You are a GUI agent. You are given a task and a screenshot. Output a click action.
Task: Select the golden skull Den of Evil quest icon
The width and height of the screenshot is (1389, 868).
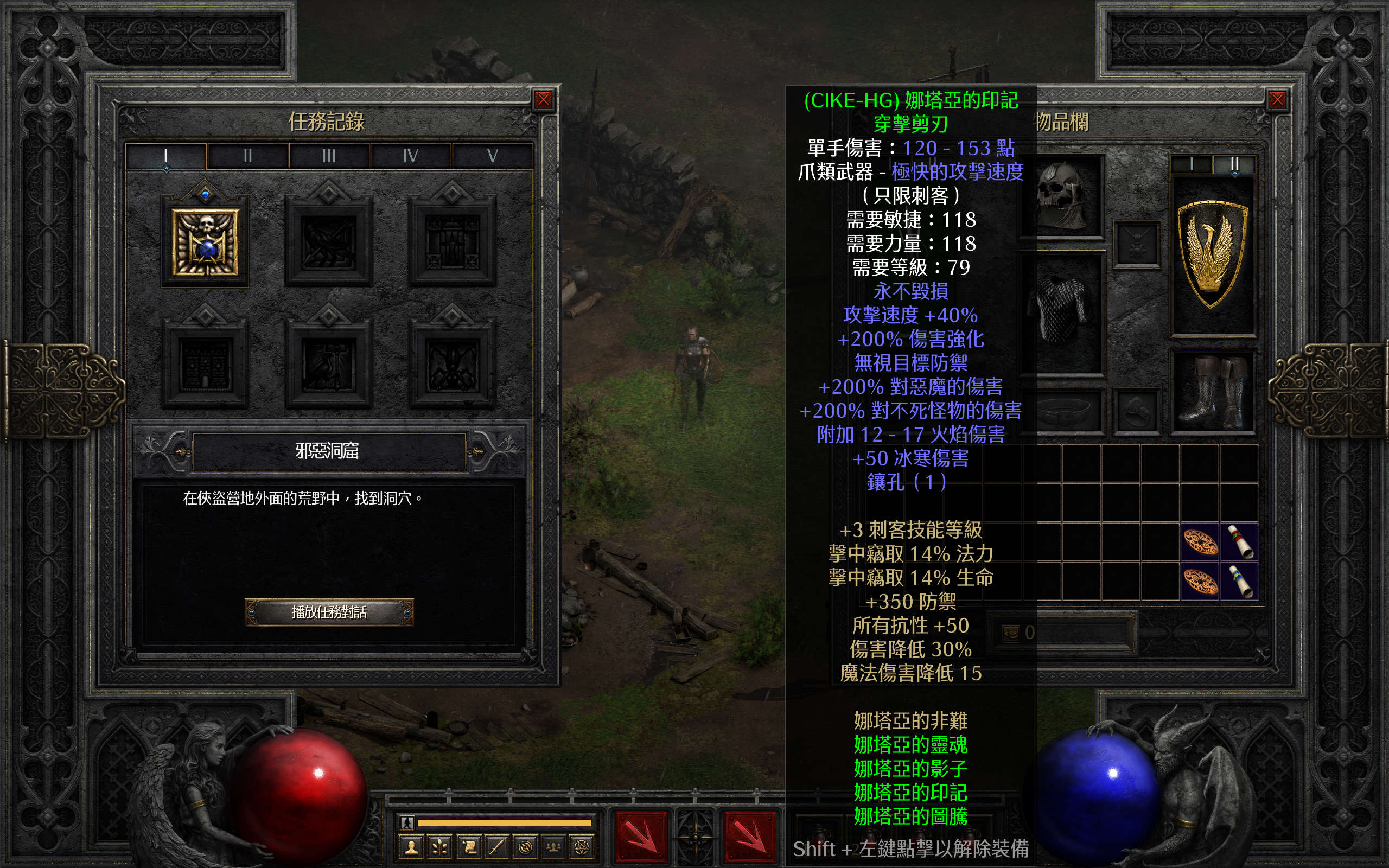[206, 242]
